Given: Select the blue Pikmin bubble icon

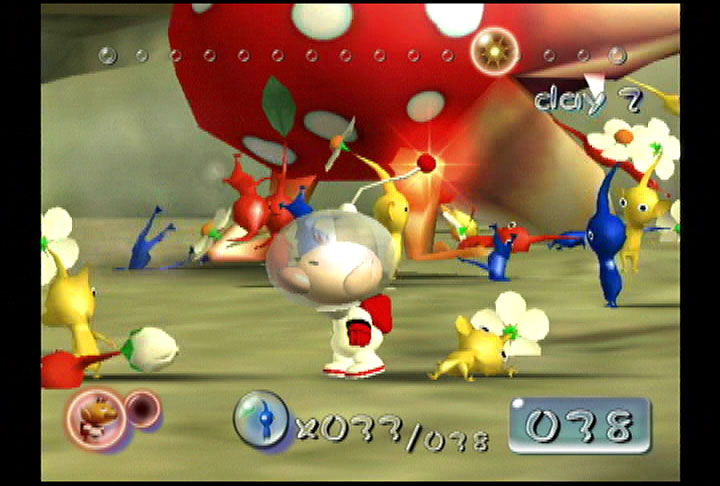Looking at the screenshot, I should pyautogui.click(x=262, y=419).
